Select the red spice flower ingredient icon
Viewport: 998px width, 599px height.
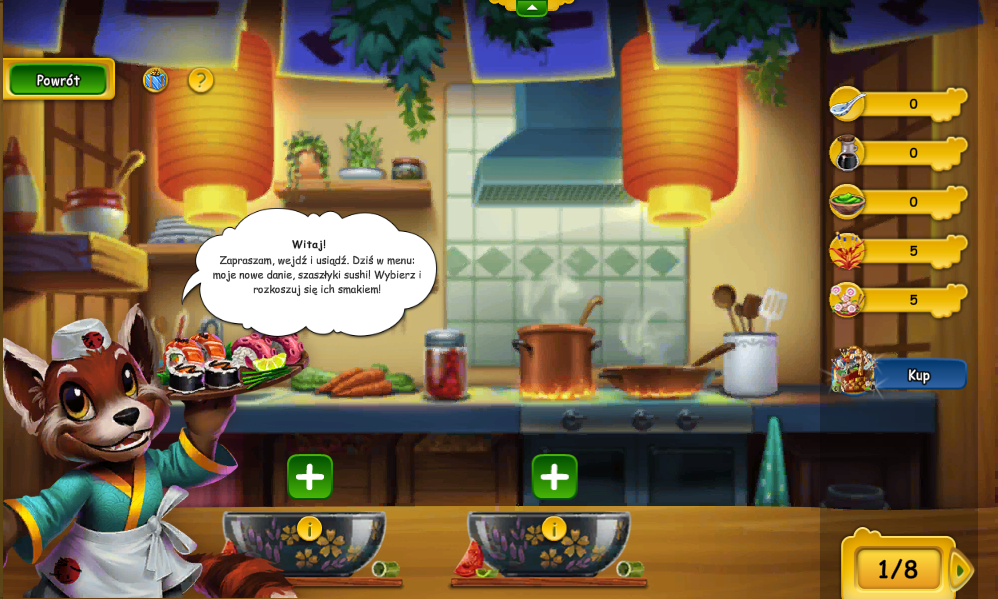coord(847,250)
